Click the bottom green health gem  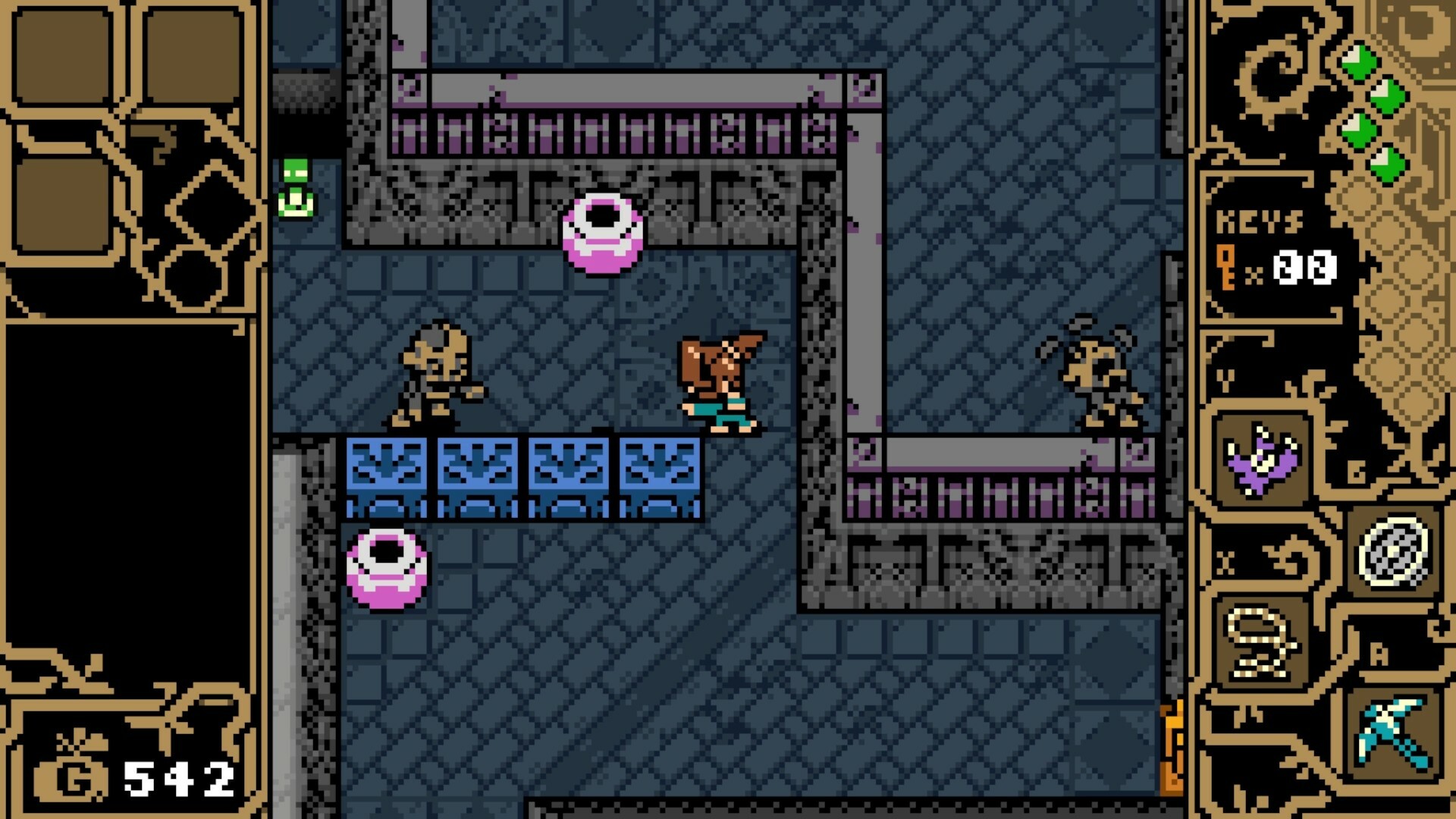pos(1388,163)
